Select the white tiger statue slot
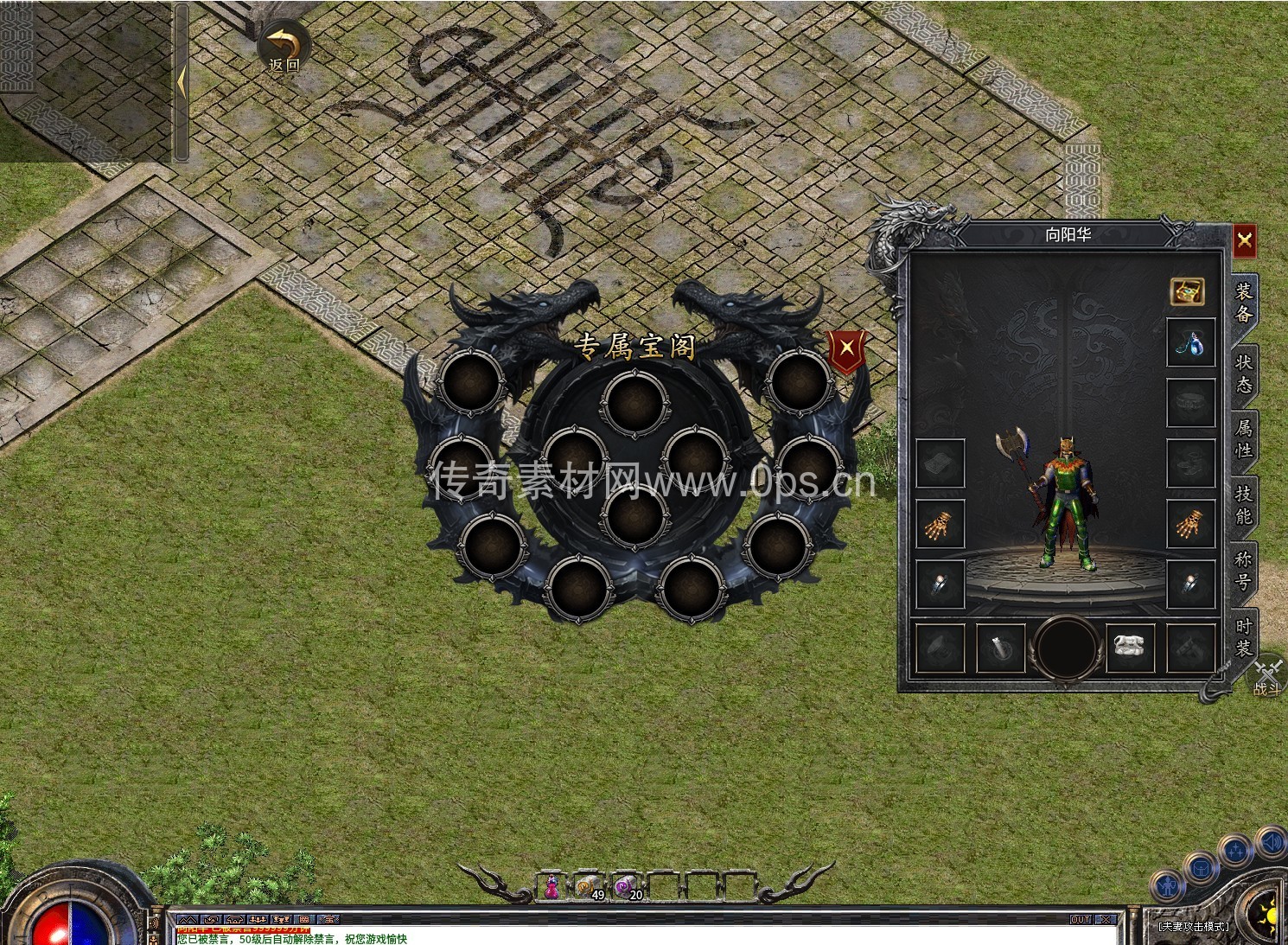This screenshot has width=1288, height=945. (x=1130, y=647)
